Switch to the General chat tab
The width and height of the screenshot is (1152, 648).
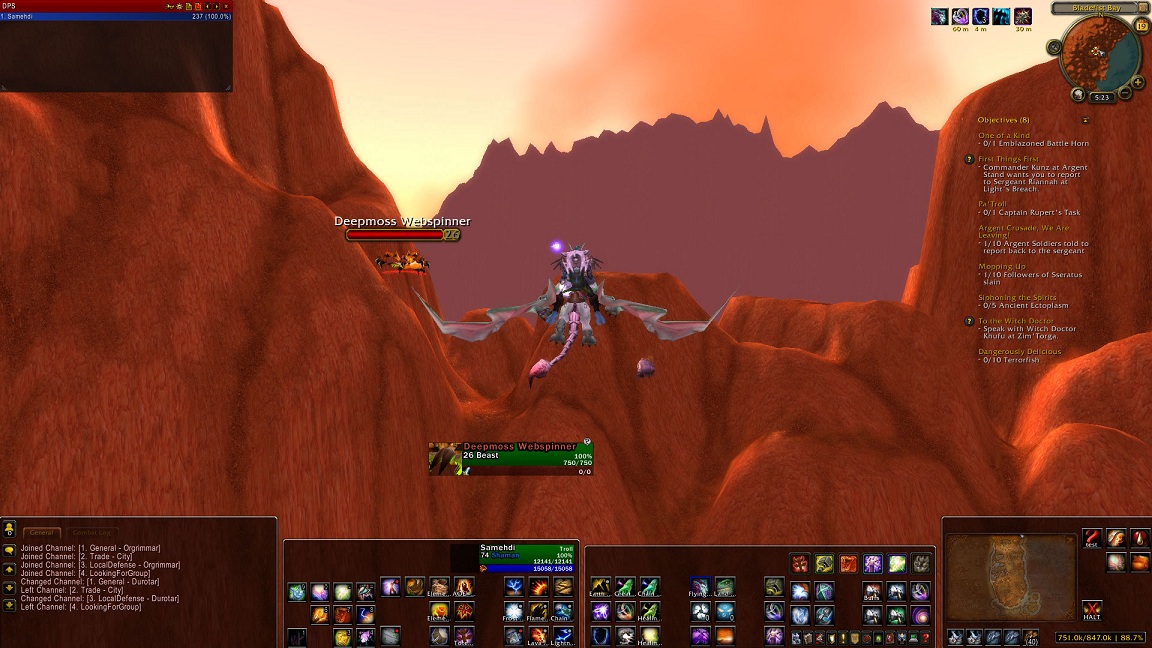(43, 533)
